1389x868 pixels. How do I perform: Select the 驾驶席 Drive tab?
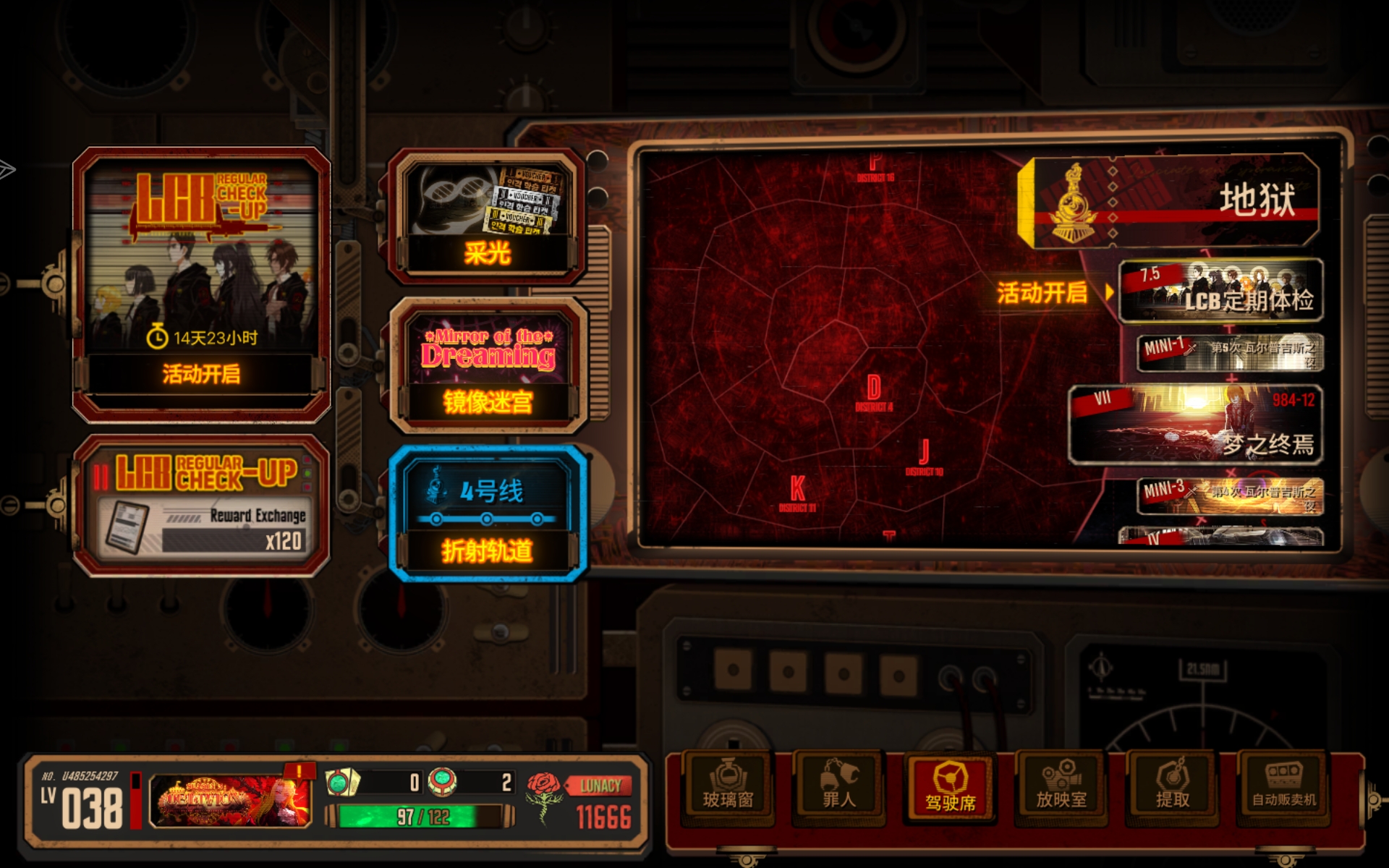[x=950, y=789]
